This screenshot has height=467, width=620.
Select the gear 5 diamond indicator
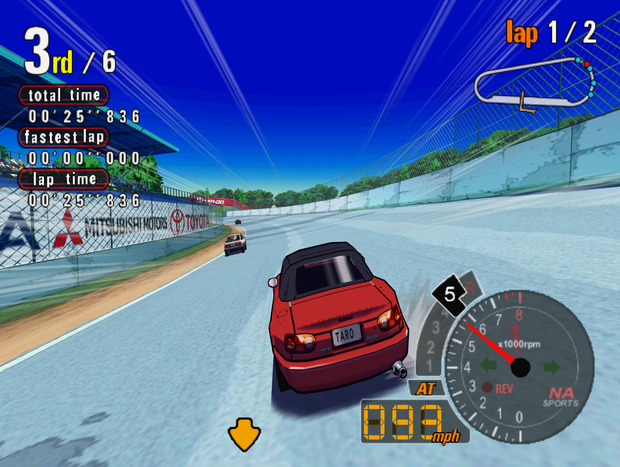pyautogui.click(x=450, y=295)
